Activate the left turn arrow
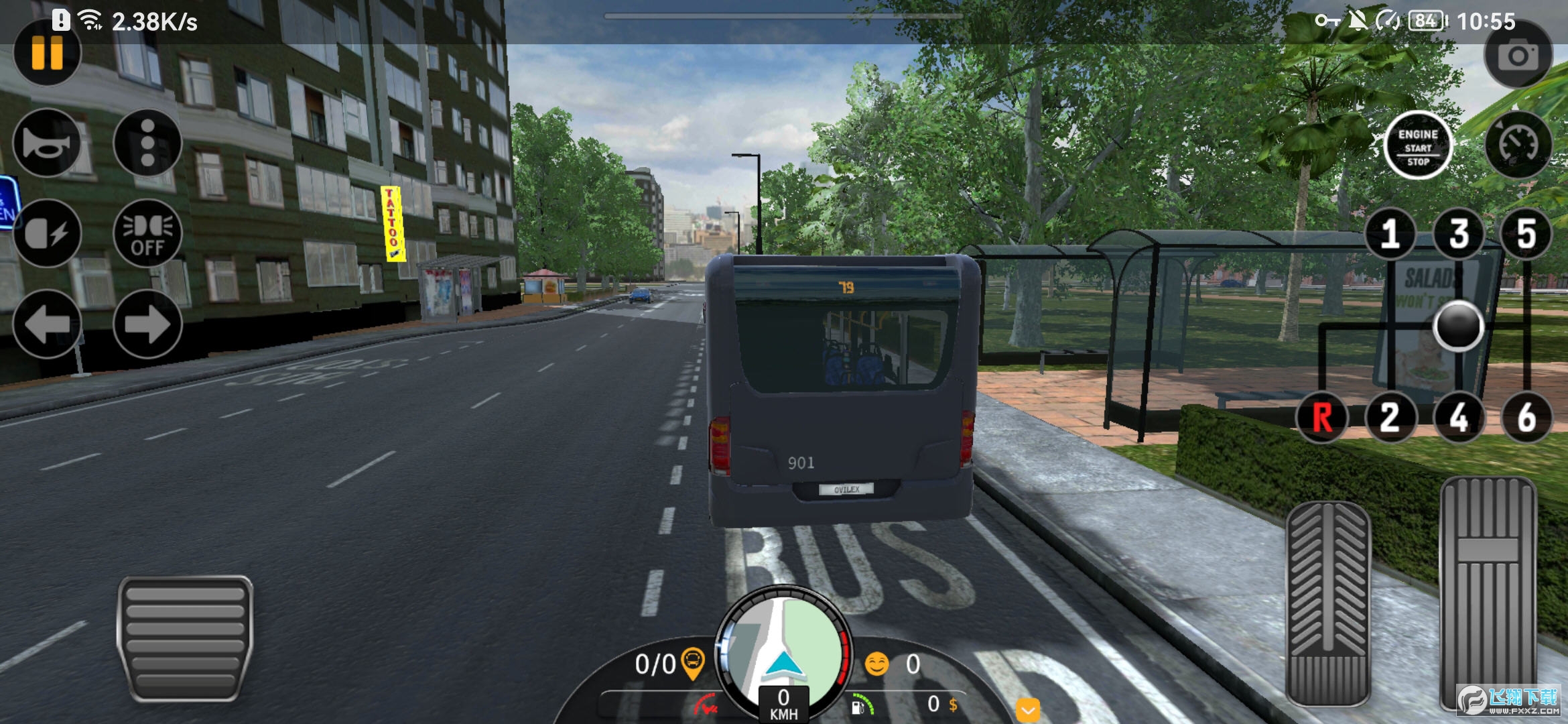Viewport: 1568px width, 724px height. pyautogui.click(x=47, y=324)
